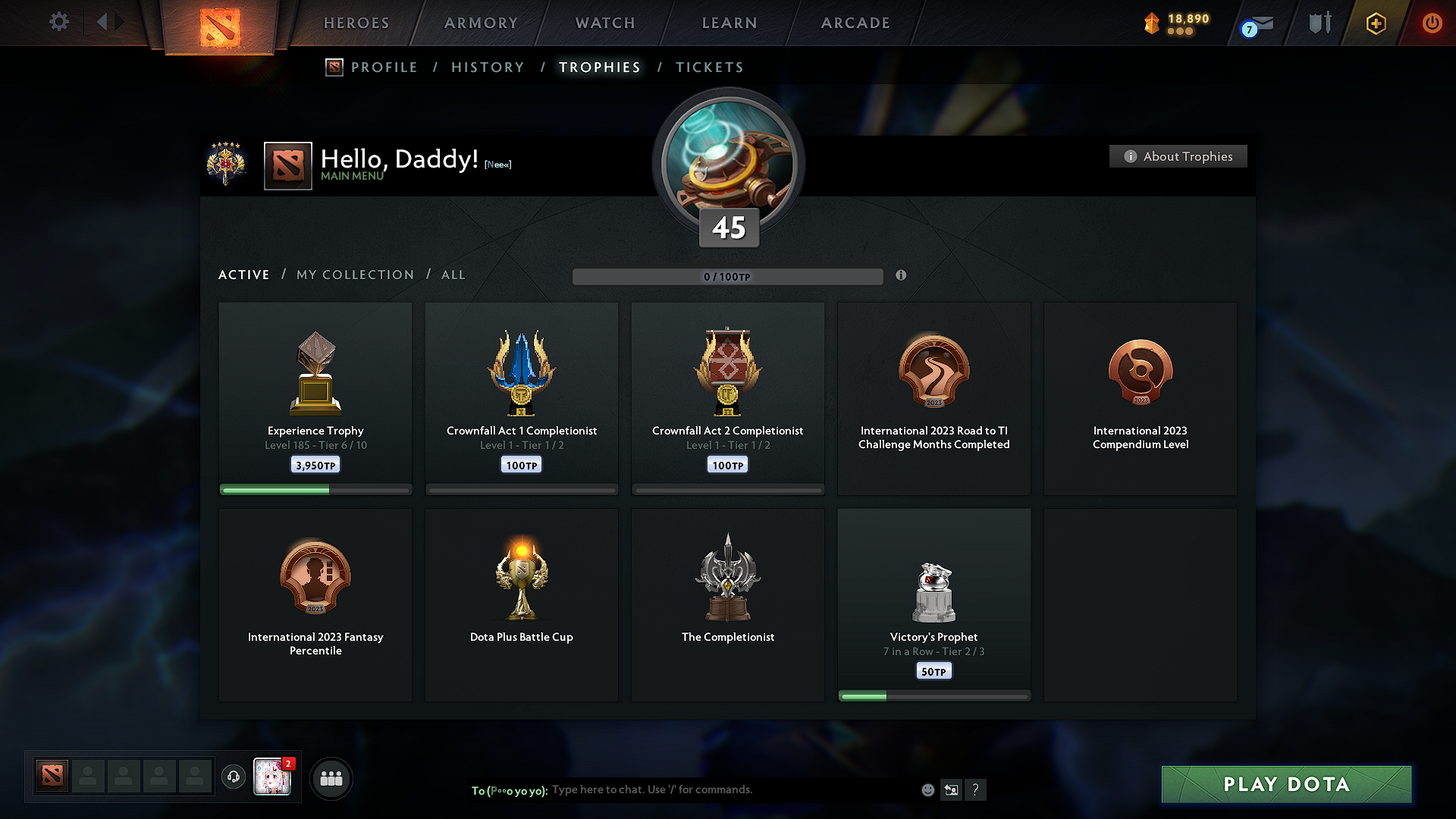Open the forward navigation arrow
1456x819 pixels.
(120, 22)
